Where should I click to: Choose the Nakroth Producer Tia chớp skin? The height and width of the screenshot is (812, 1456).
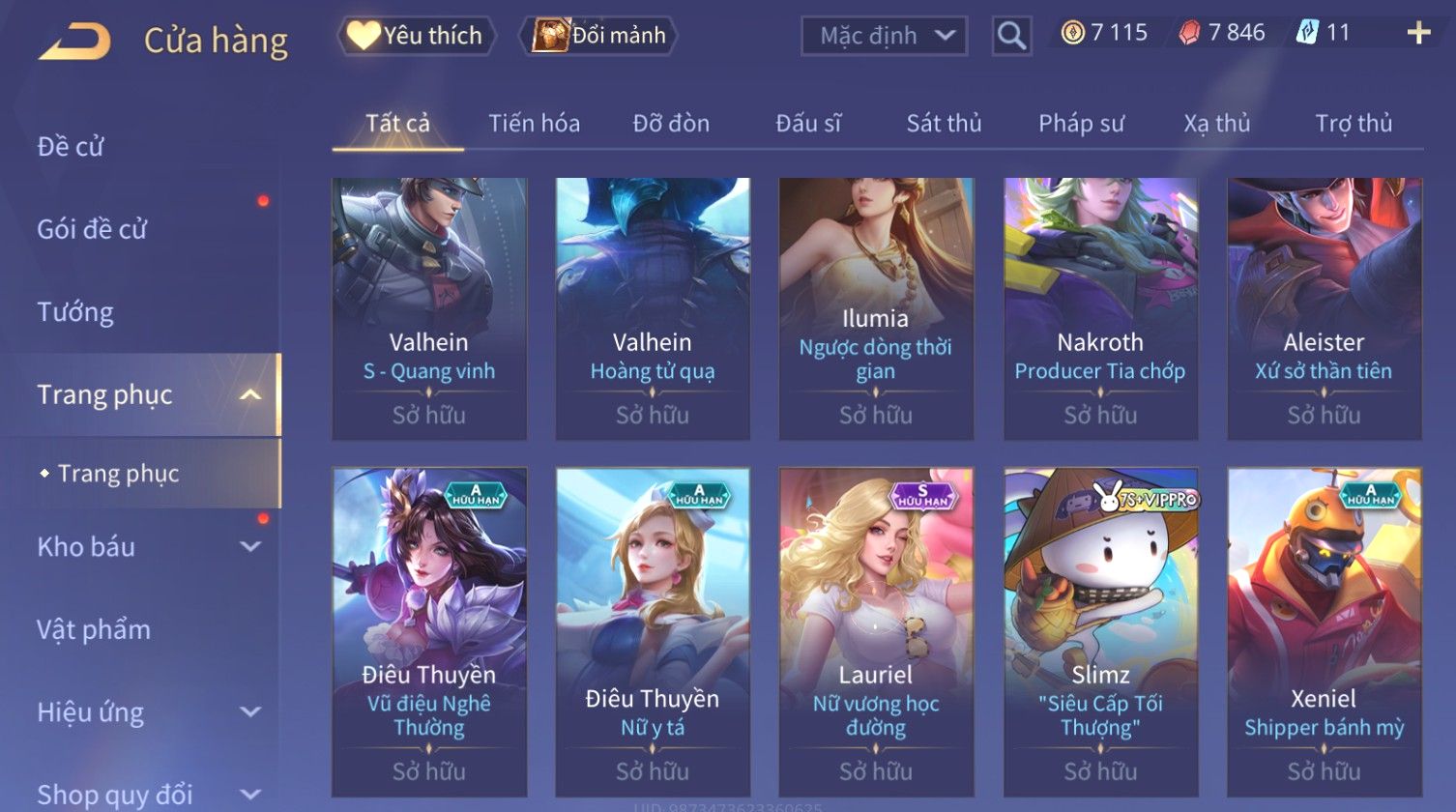click(1100, 308)
